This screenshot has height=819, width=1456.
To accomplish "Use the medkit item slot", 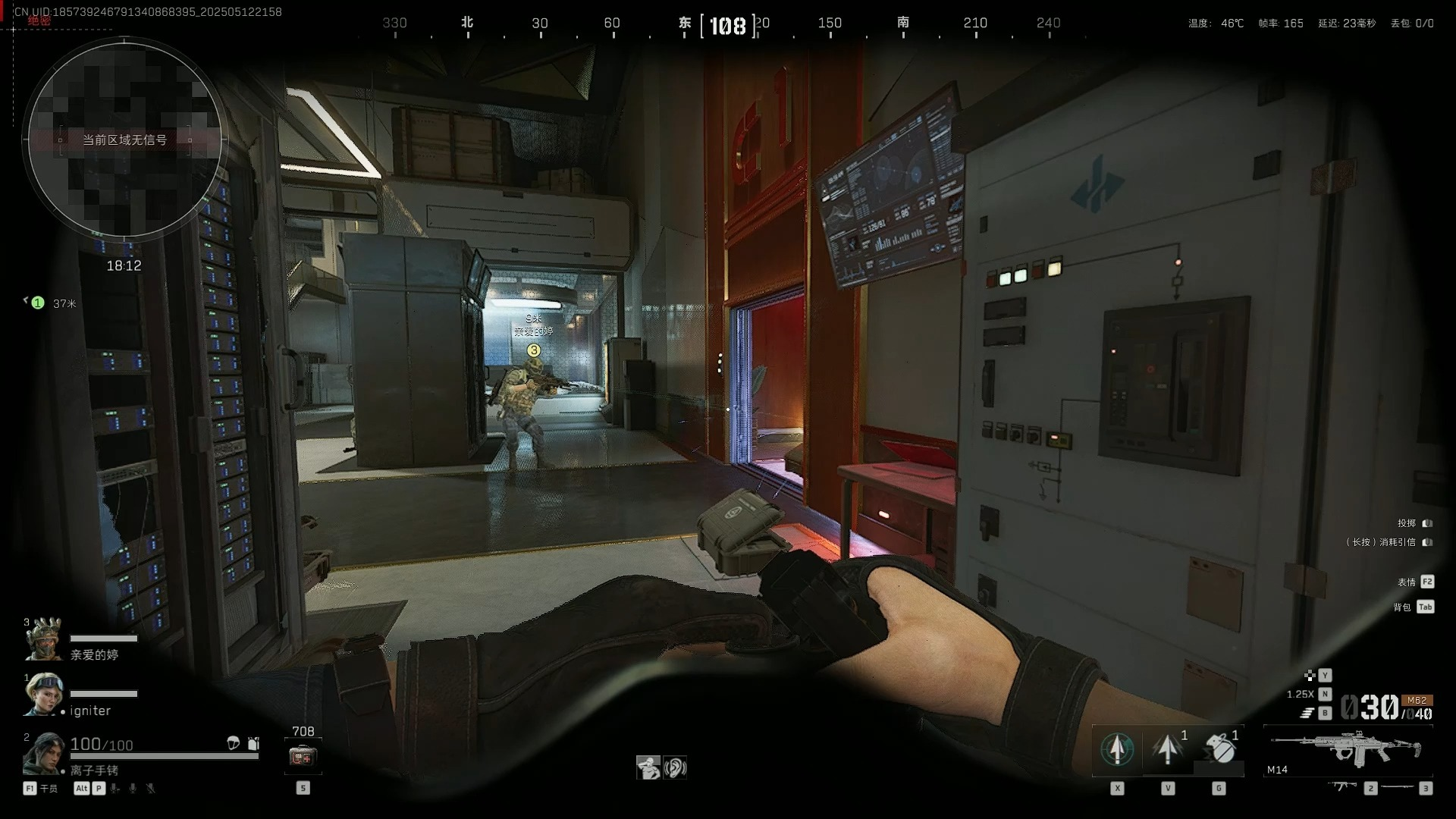I will 303,756.
